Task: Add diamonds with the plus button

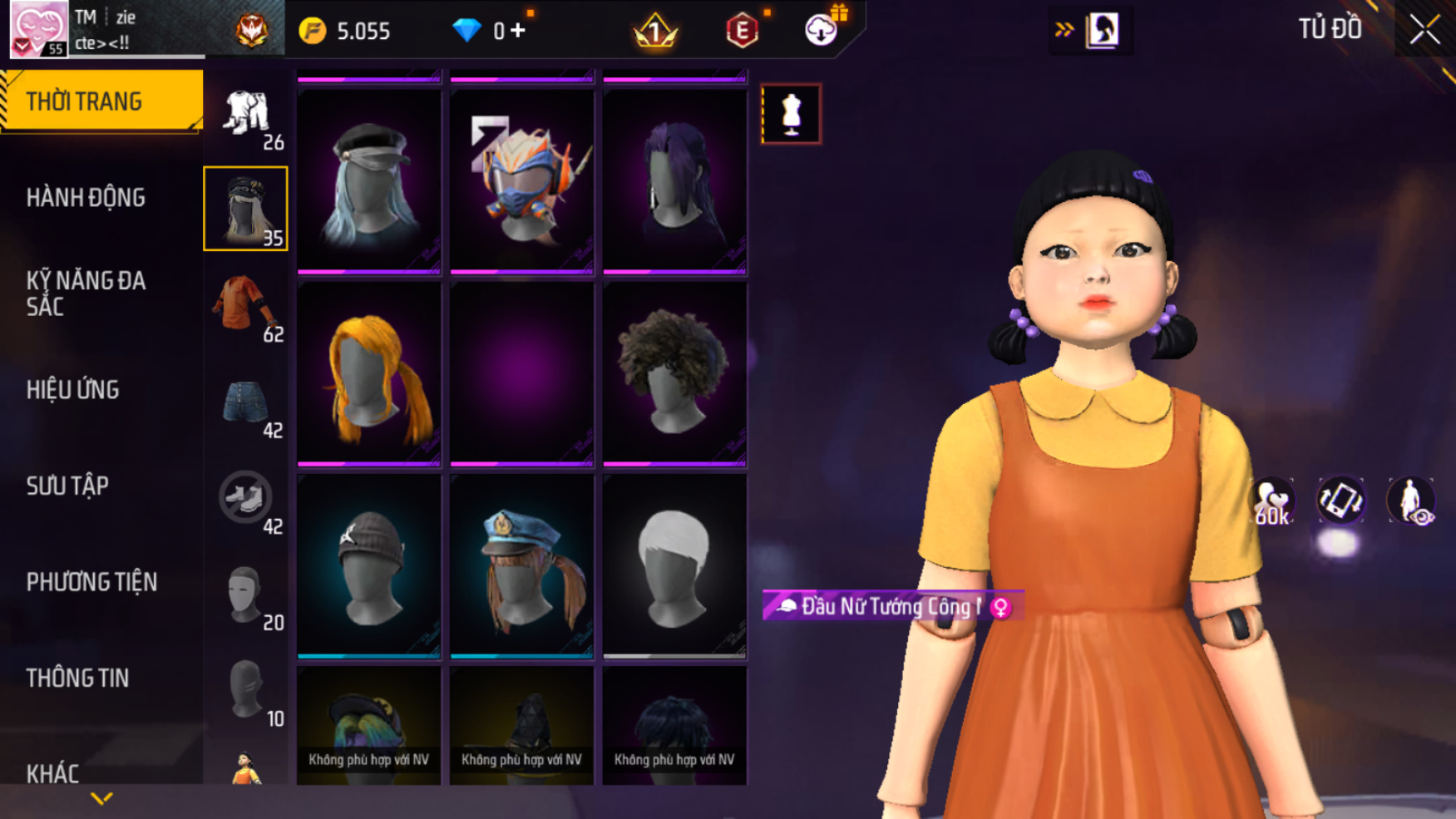Action: [x=518, y=31]
